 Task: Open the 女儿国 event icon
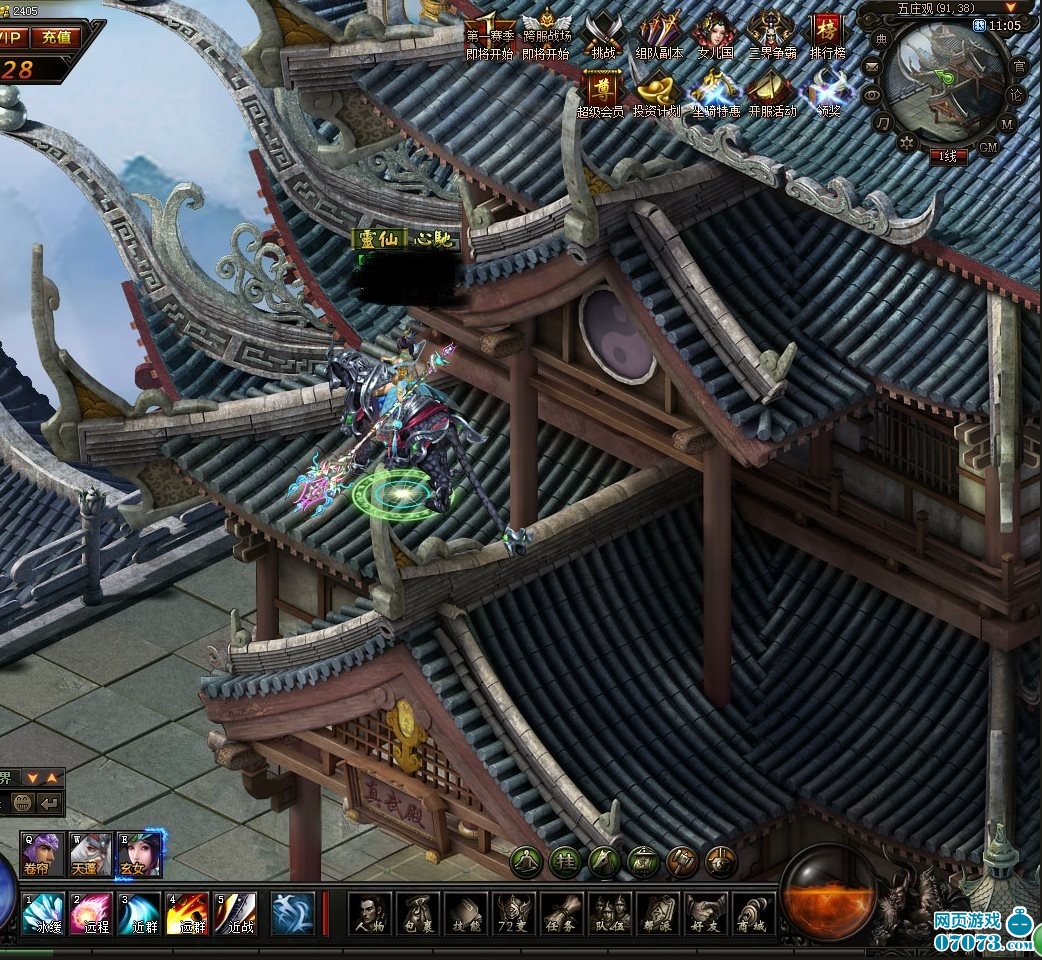[x=714, y=35]
